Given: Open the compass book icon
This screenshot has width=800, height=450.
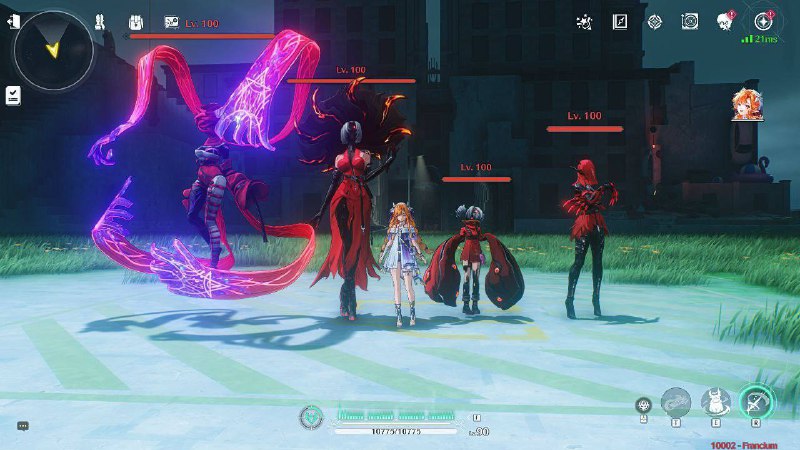Looking at the screenshot, I should [620, 21].
